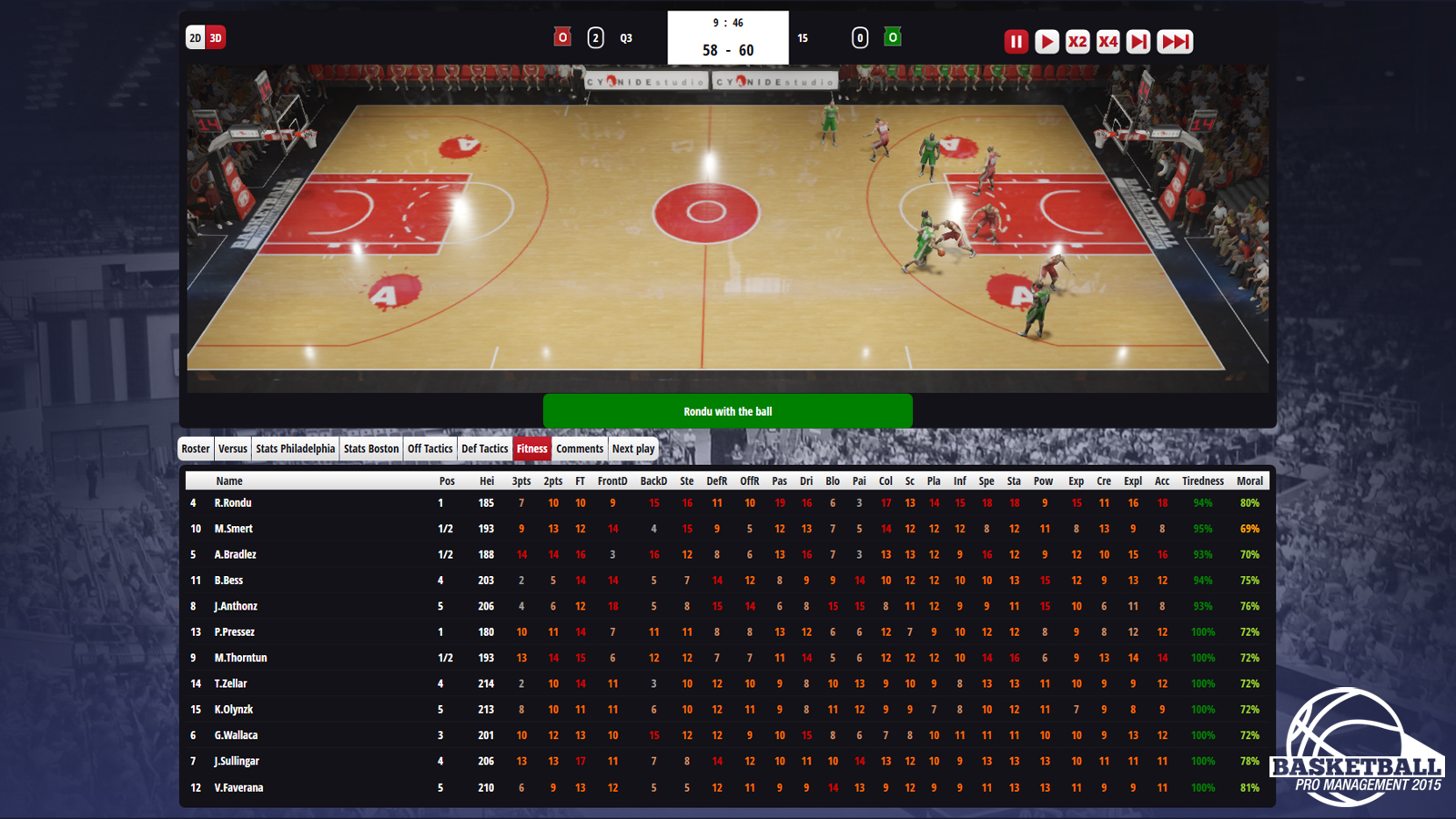The height and width of the screenshot is (819, 1456).
Task: Click the red timeout icon near the score
Action: click(x=562, y=37)
